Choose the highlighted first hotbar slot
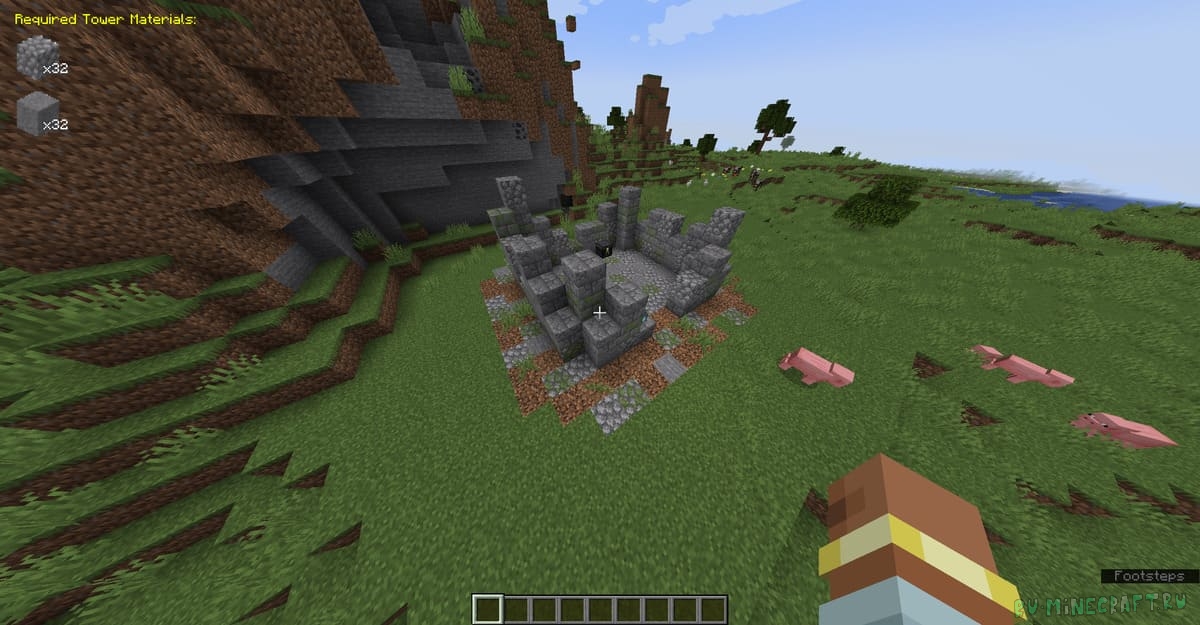 point(487,609)
